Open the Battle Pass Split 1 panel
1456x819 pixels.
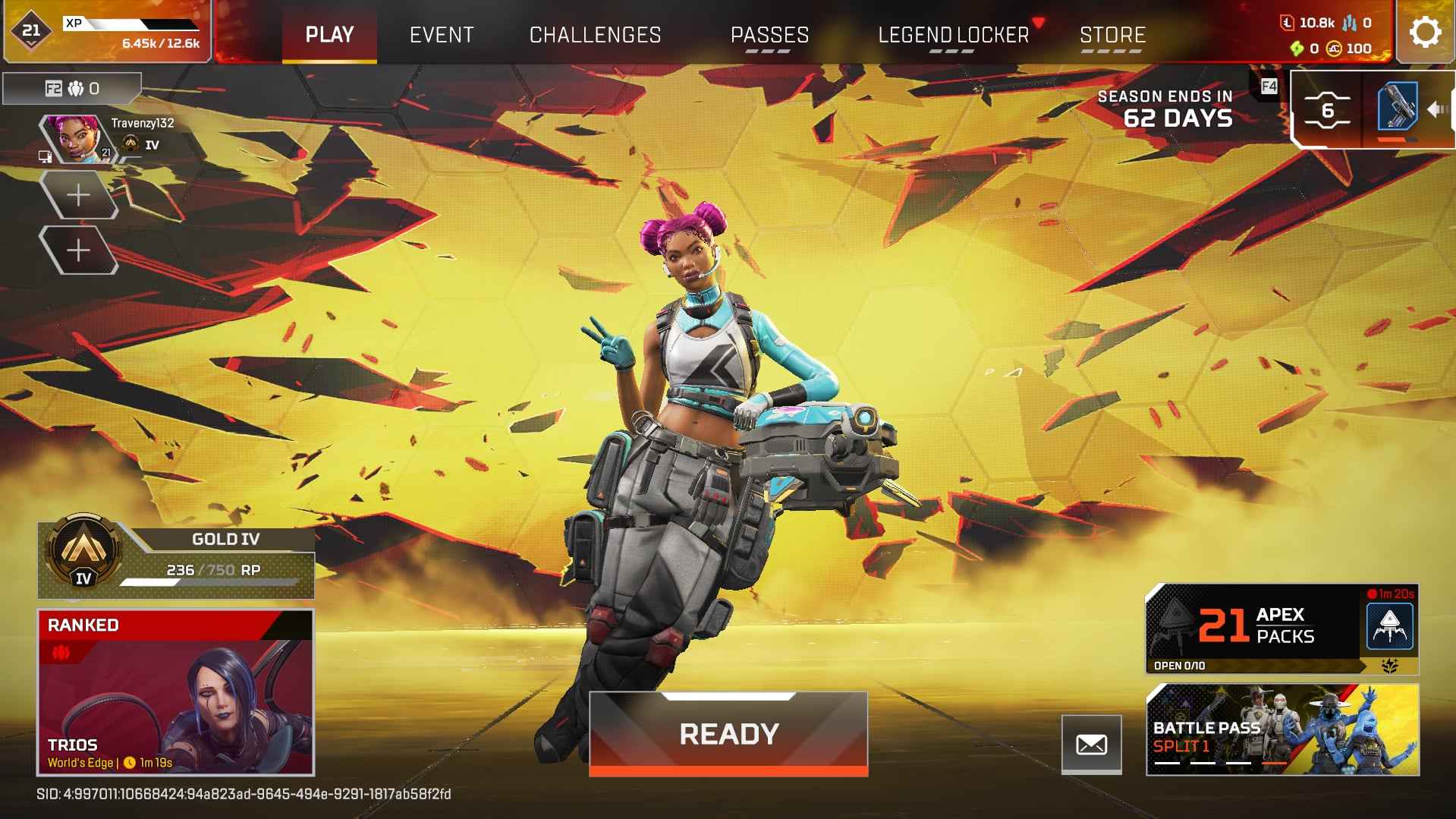tap(1282, 729)
